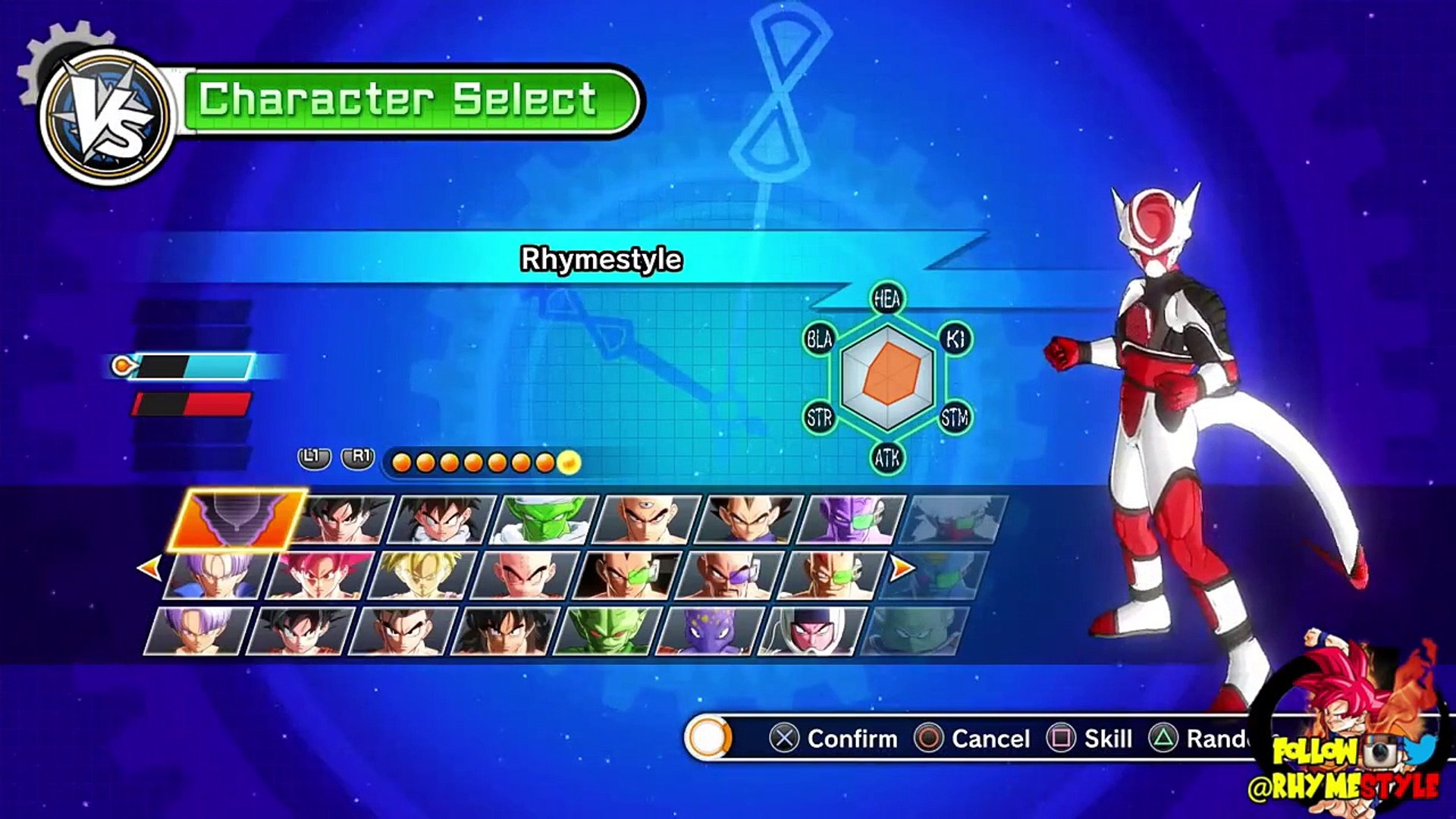1456x819 pixels.
Task: Choose Goku's portrait in the top row
Action: click(343, 519)
